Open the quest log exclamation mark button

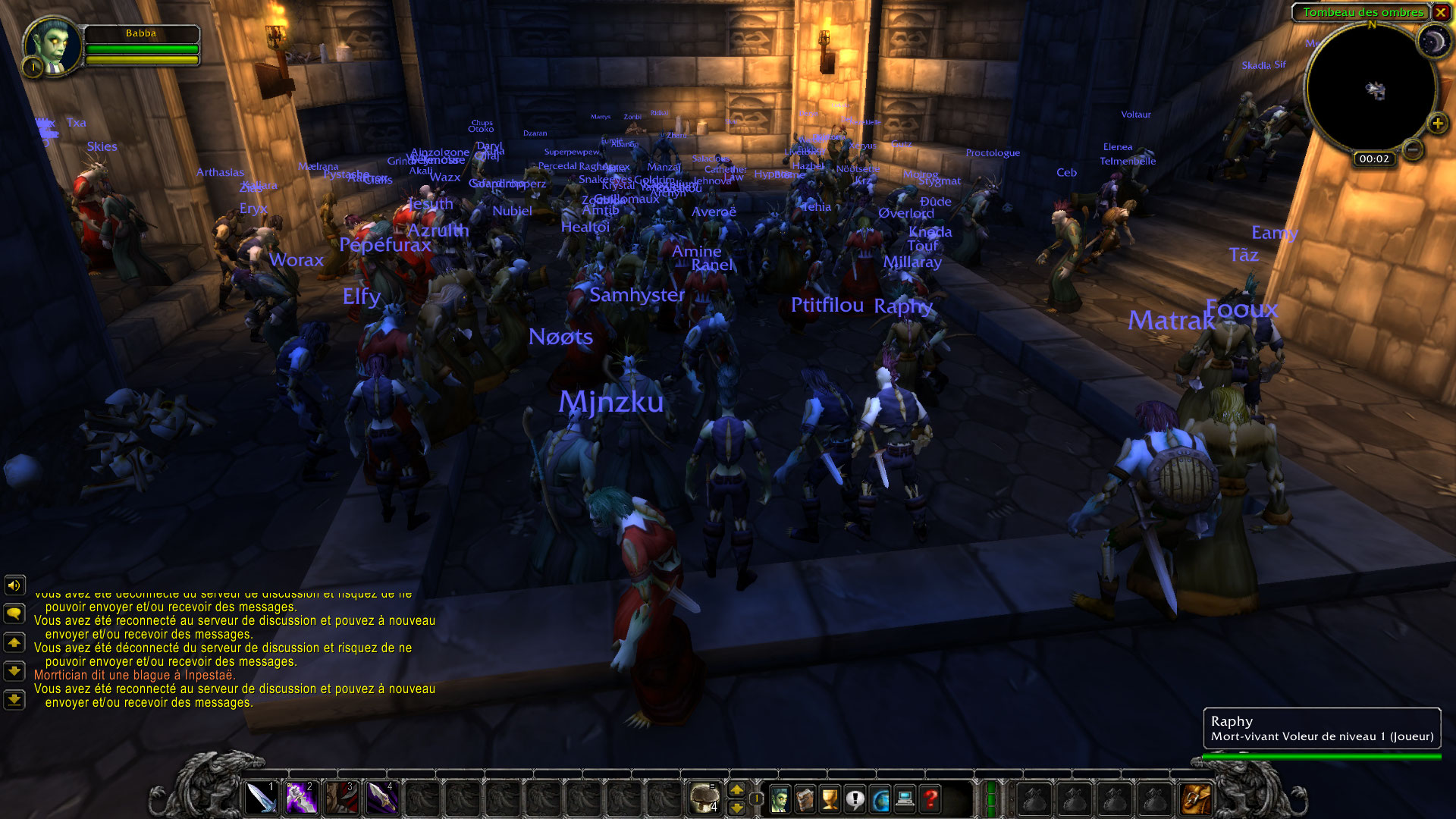pos(855,799)
